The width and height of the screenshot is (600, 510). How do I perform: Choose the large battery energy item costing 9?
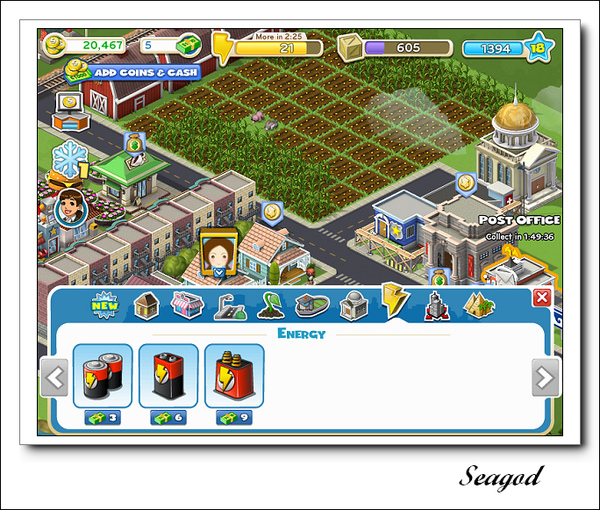[234, 376]
